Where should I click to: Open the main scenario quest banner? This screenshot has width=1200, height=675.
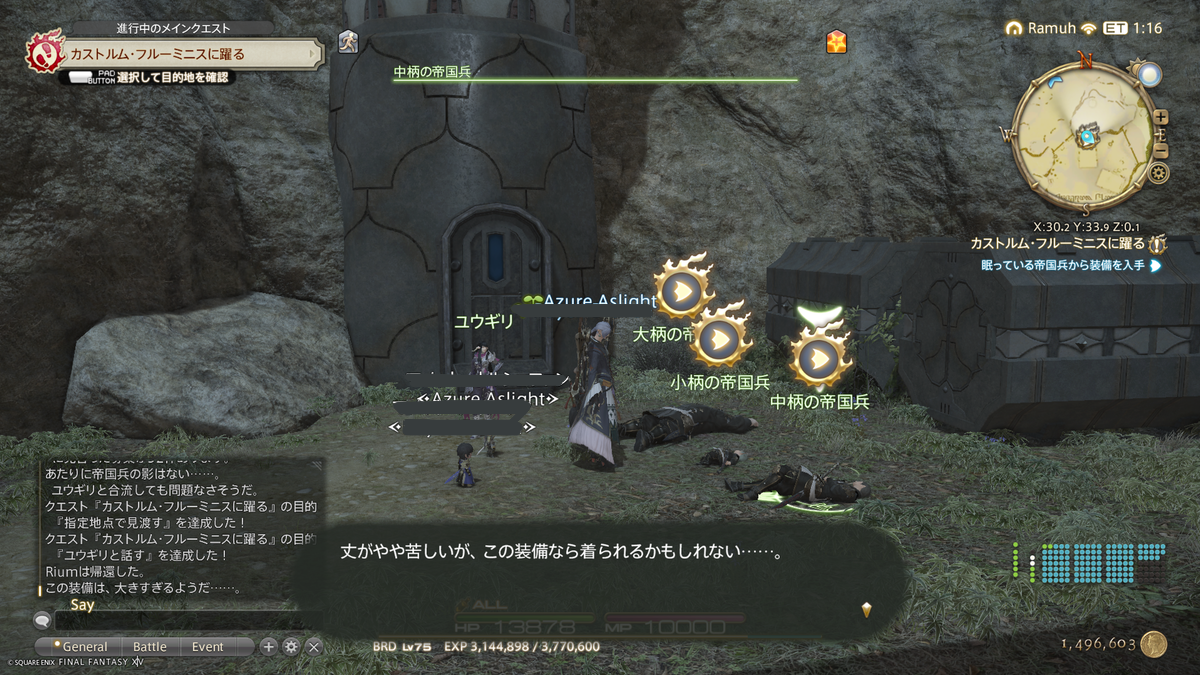pos(175,53)
